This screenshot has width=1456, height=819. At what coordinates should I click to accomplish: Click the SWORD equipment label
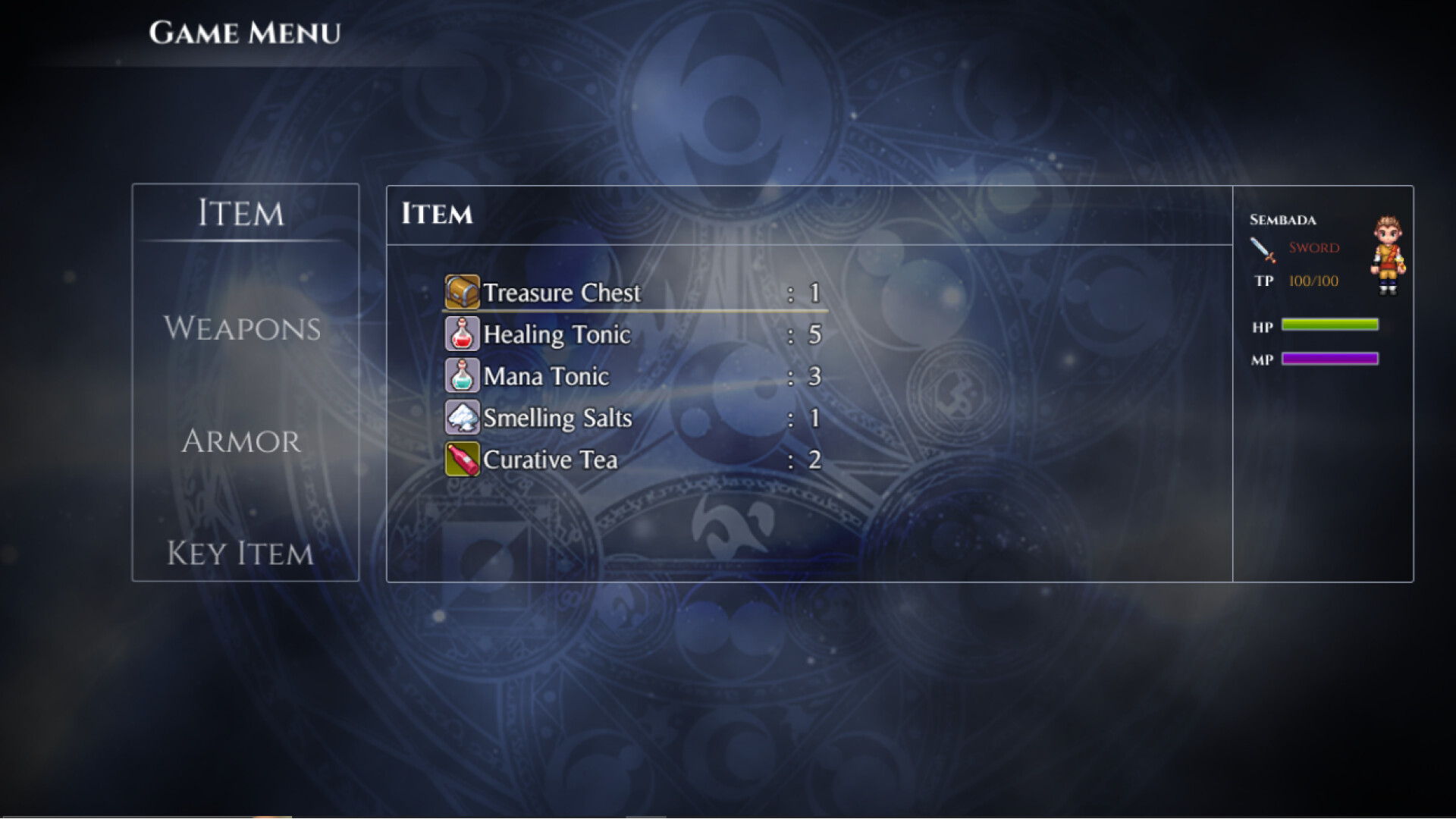[1313, 248]
